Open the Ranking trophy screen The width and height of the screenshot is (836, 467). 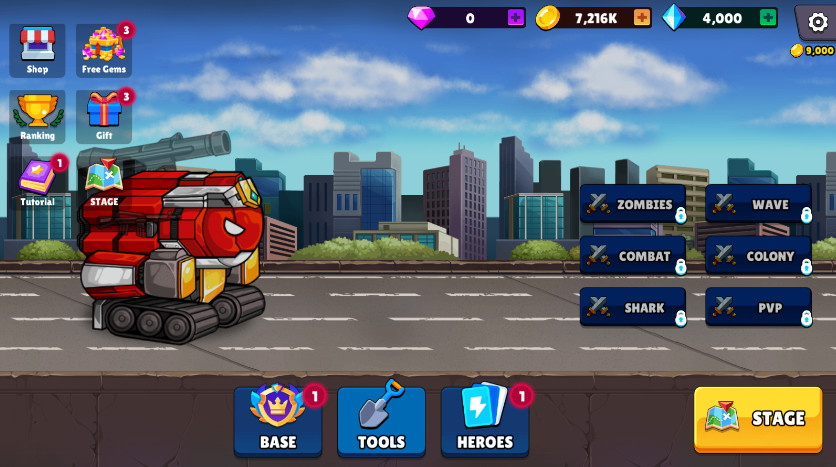click(x=37, y=116)
